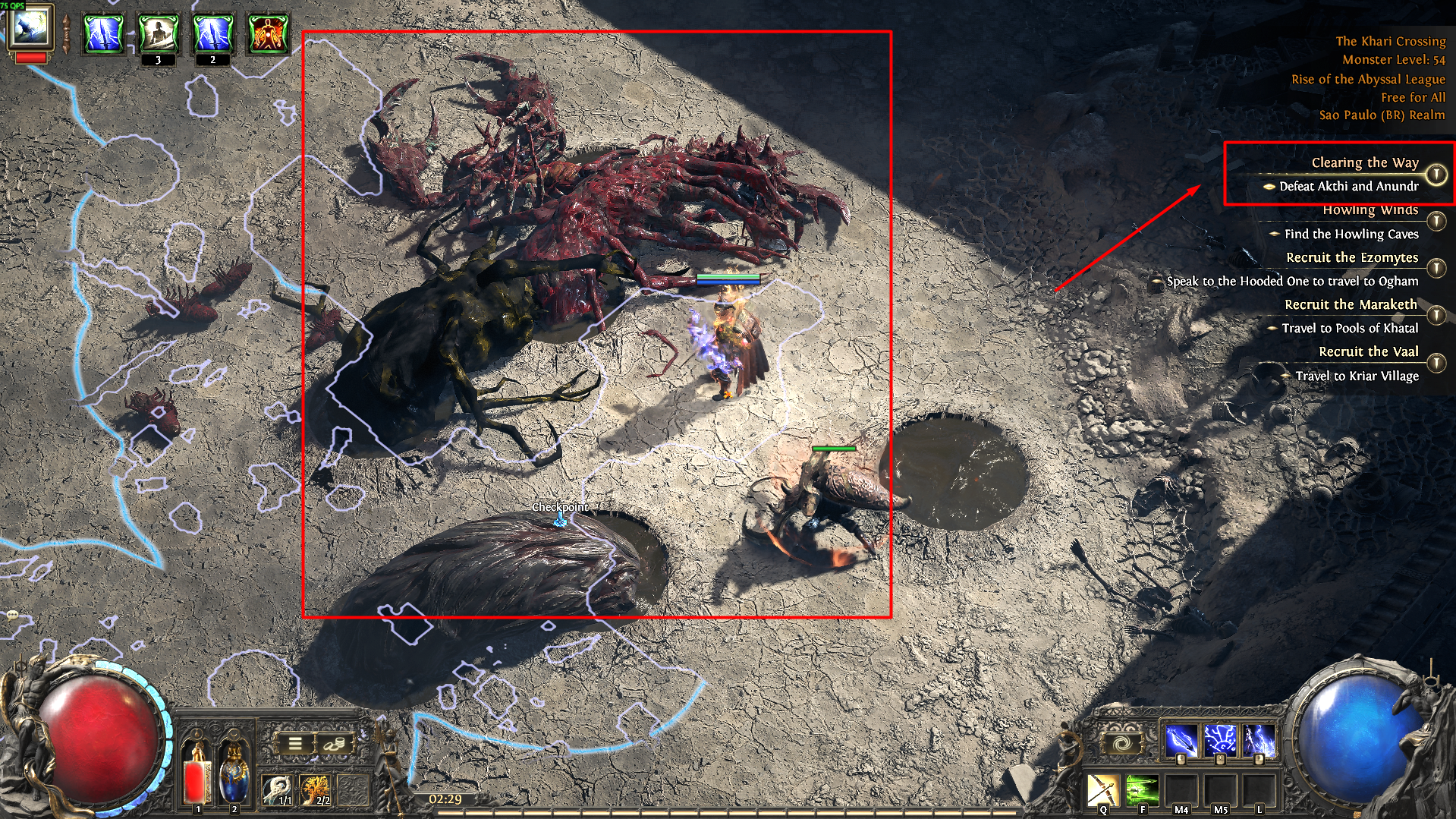This screenshot has width=1456, height=819.
Task: Activate the lightning storm figure skill
Action: click(1259, 740)
